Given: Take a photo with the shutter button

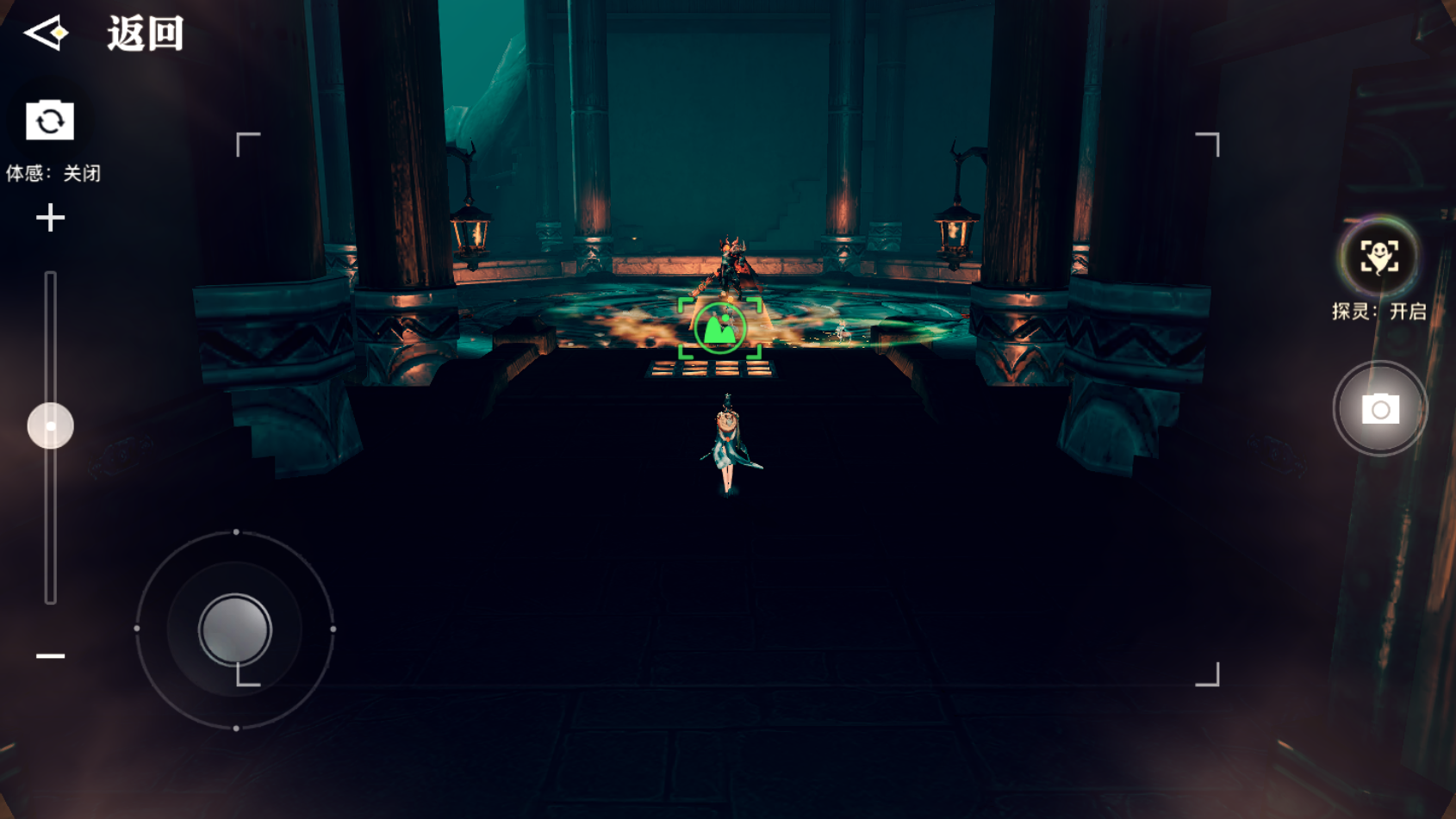Looking at the screenshot, I should point(1379,409).
